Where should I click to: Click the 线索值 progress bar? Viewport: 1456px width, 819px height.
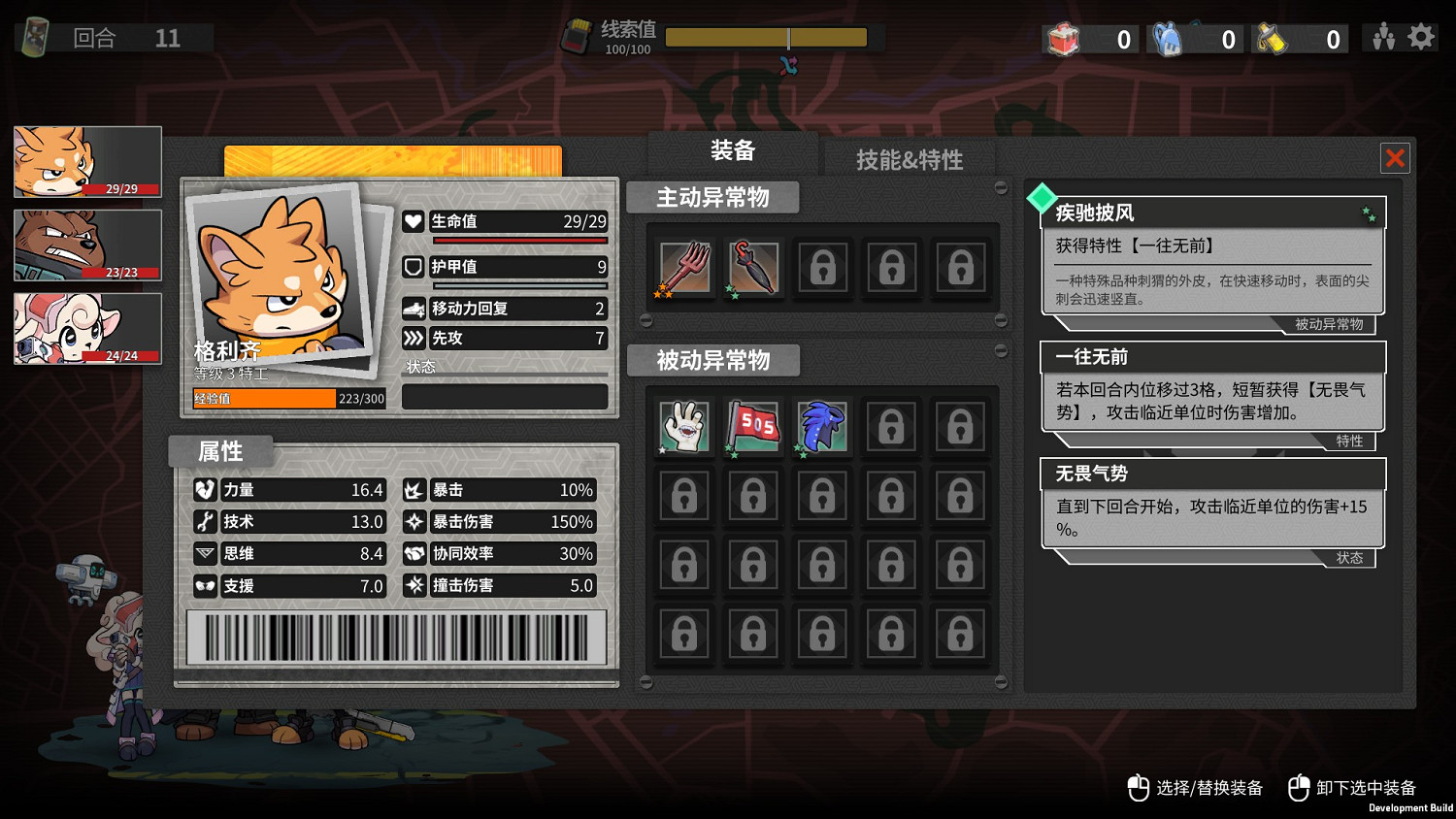click(768, 37)
